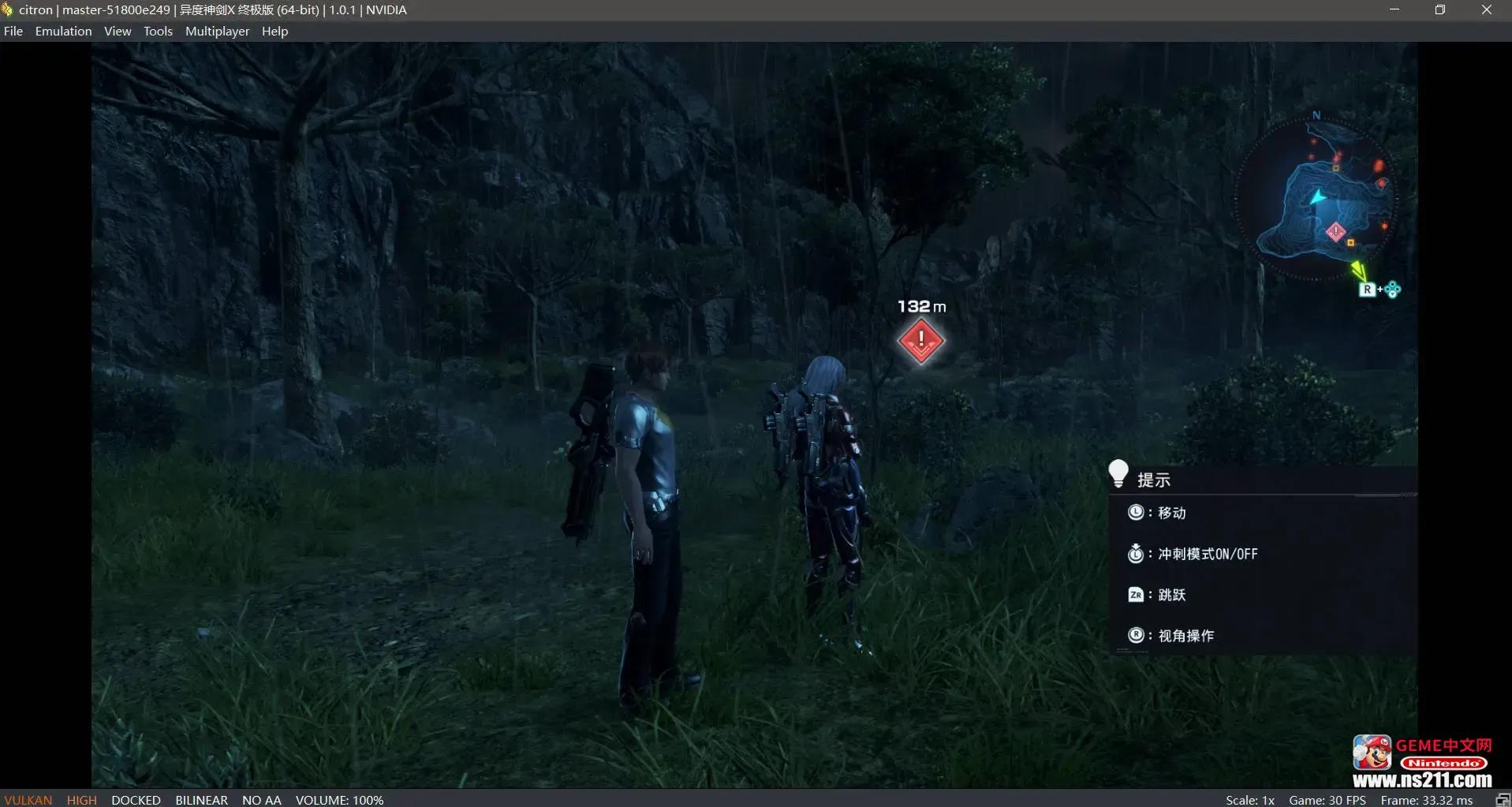
Task: Close the citron emulator window
Action: tap(1486, 10)
